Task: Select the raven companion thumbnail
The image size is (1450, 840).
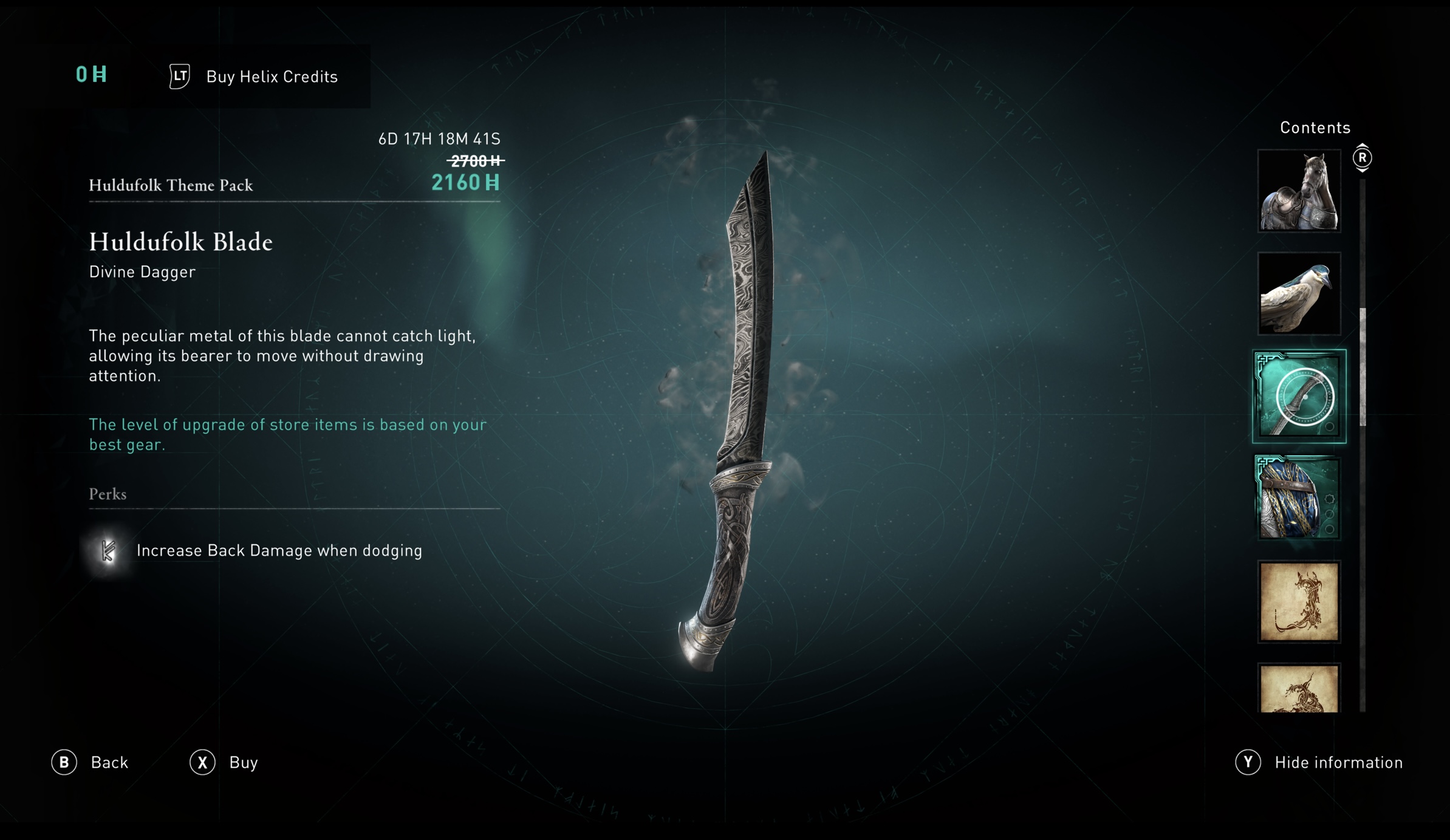Action: 1299,295
